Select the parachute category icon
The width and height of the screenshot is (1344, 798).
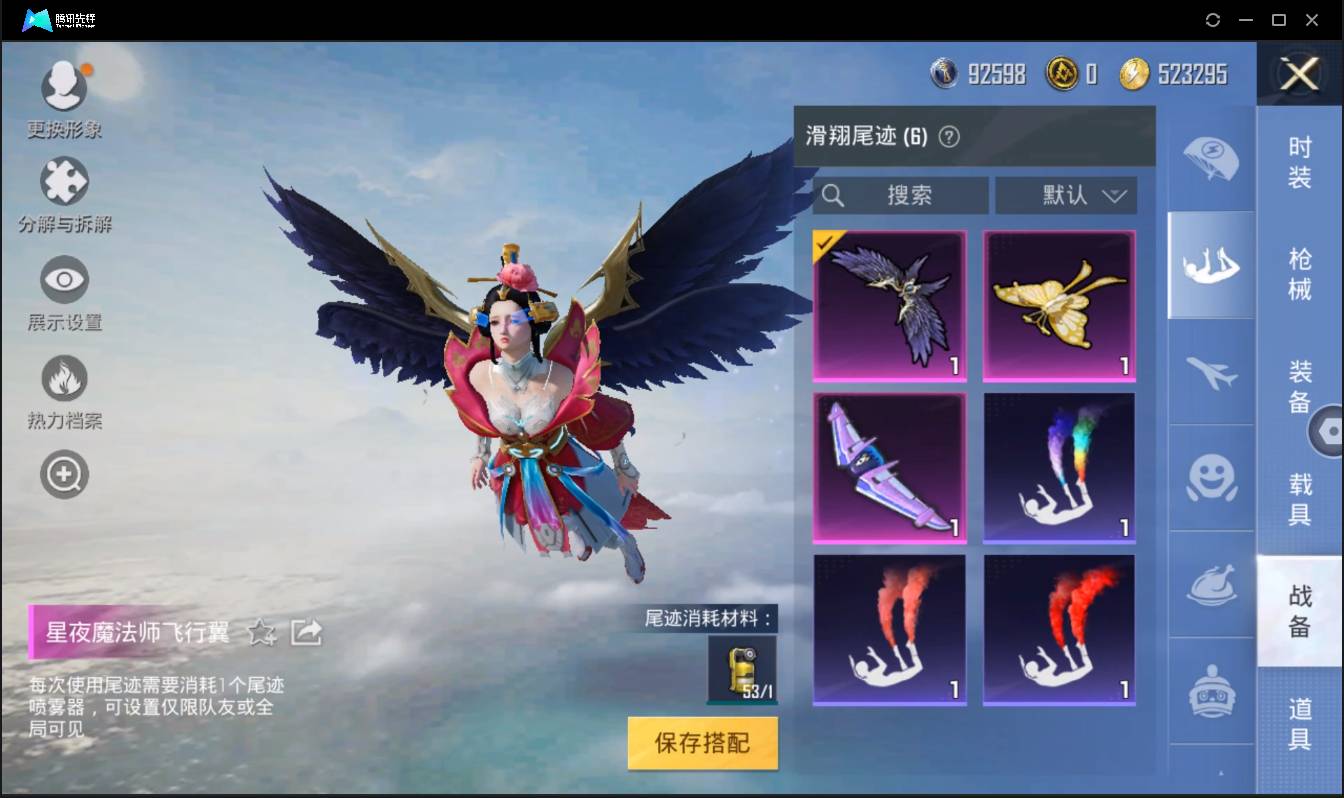click(x=1210, y=160)
